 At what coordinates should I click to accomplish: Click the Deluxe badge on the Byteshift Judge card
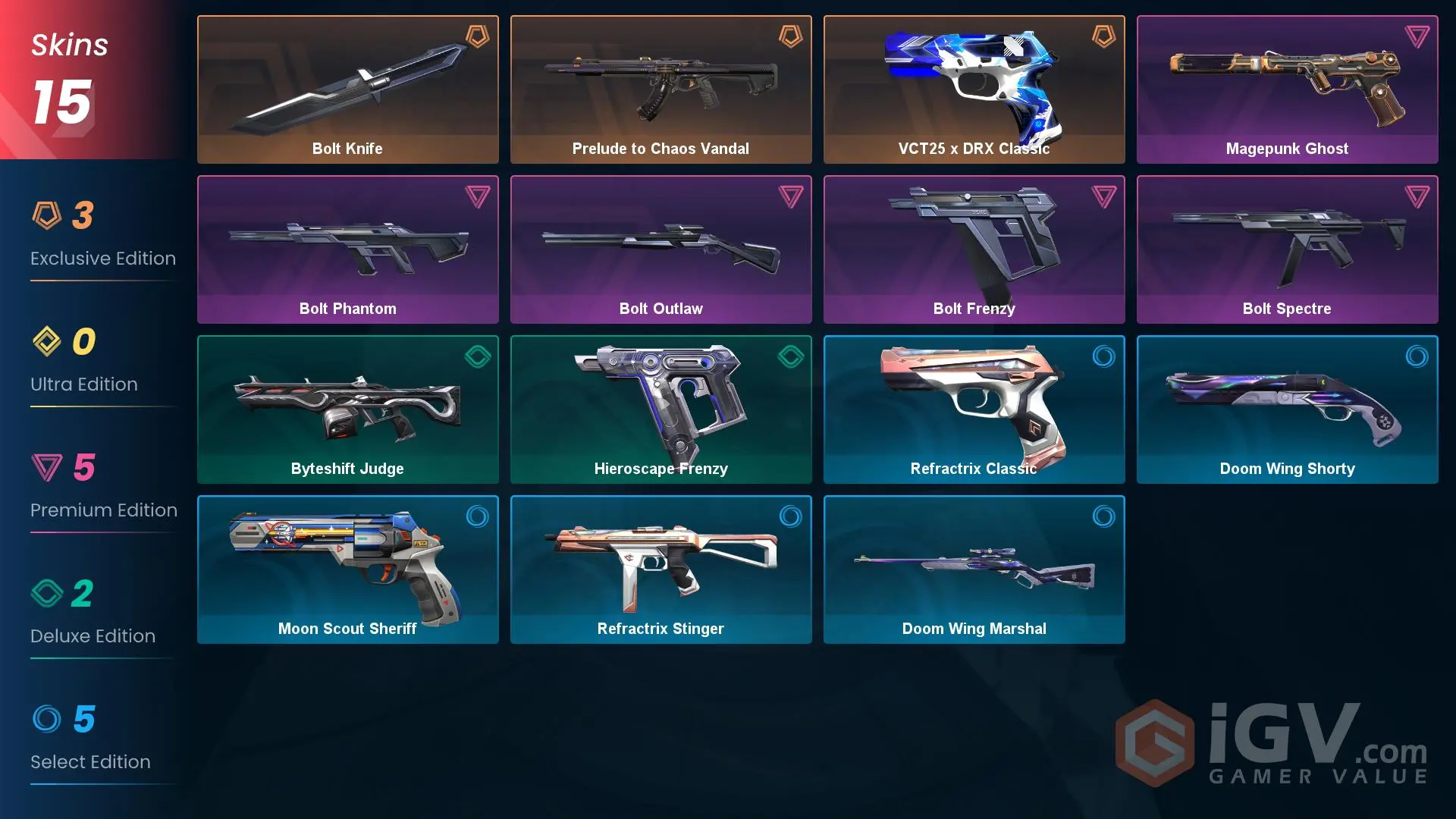[x=476, y=357]
